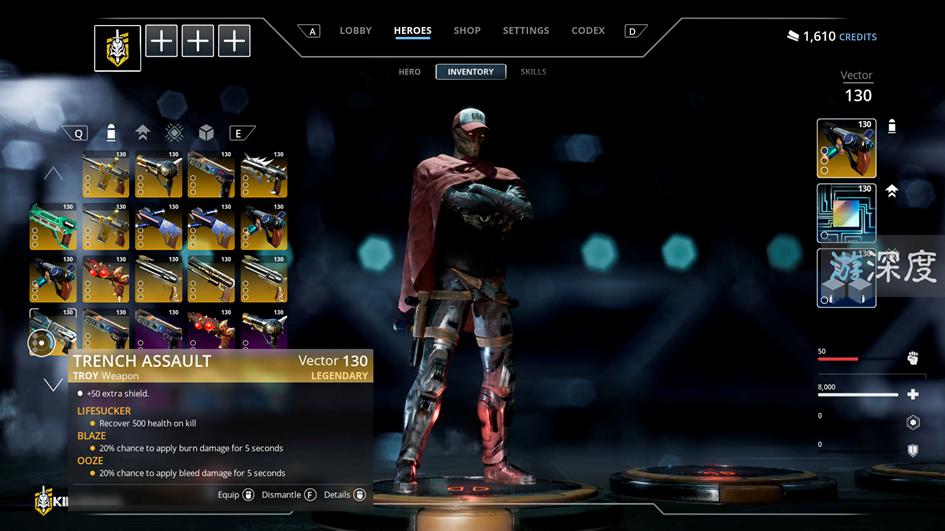Viewport: 945px width, 531px height.
Task: Filter inventory by the chip category
Action: 174,133
